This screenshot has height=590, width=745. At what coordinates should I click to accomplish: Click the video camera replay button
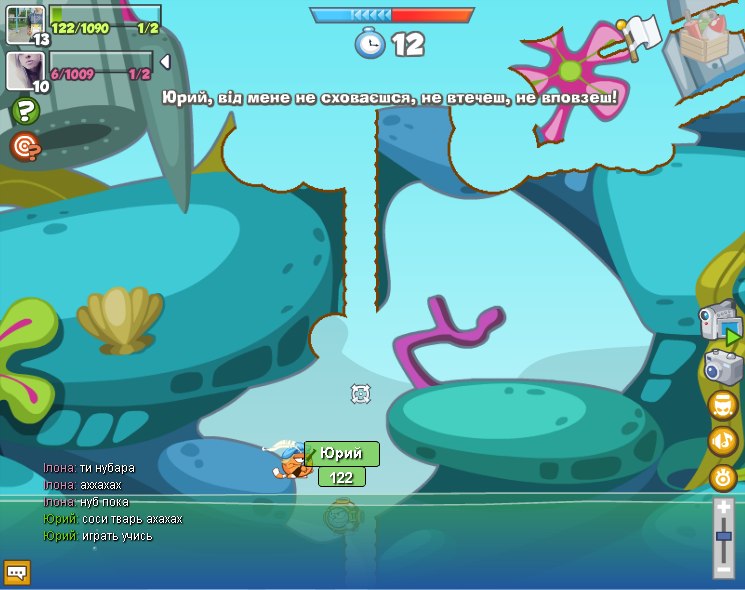[x=720, y=324]
